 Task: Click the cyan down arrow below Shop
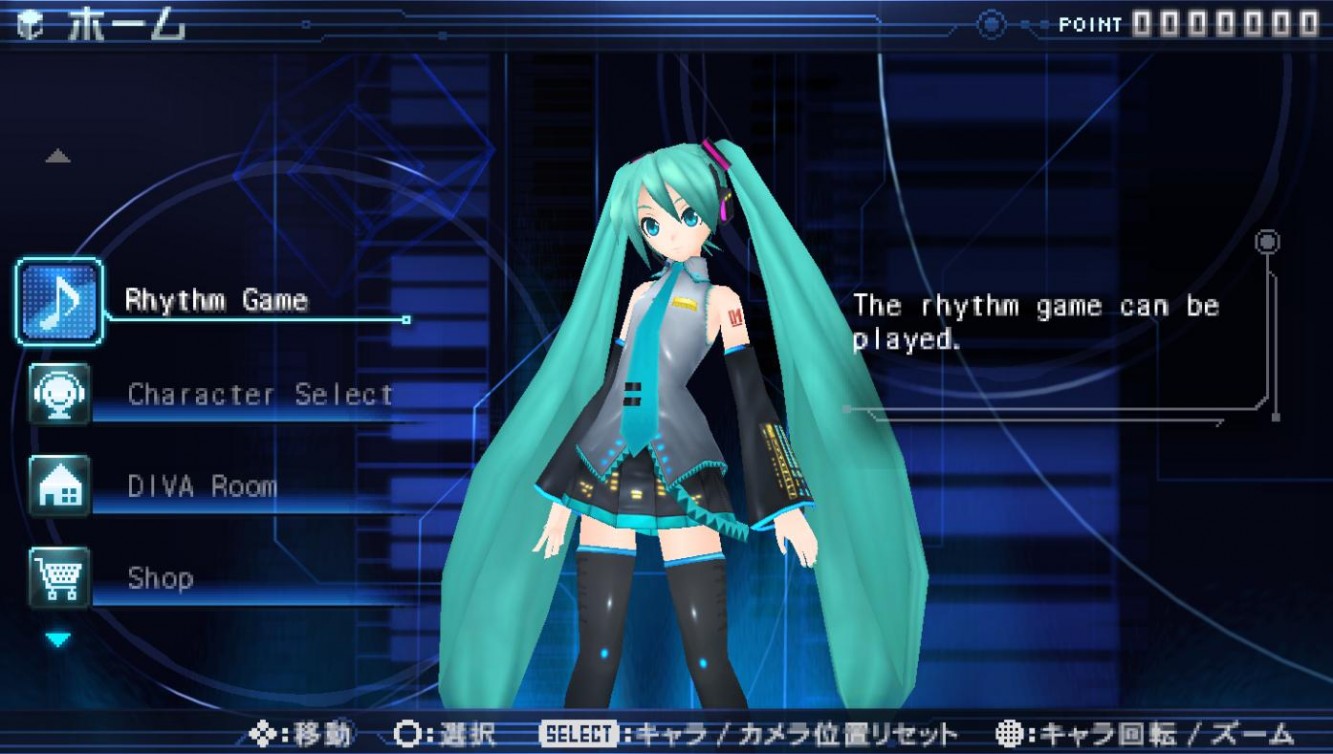tap(58, 639)
